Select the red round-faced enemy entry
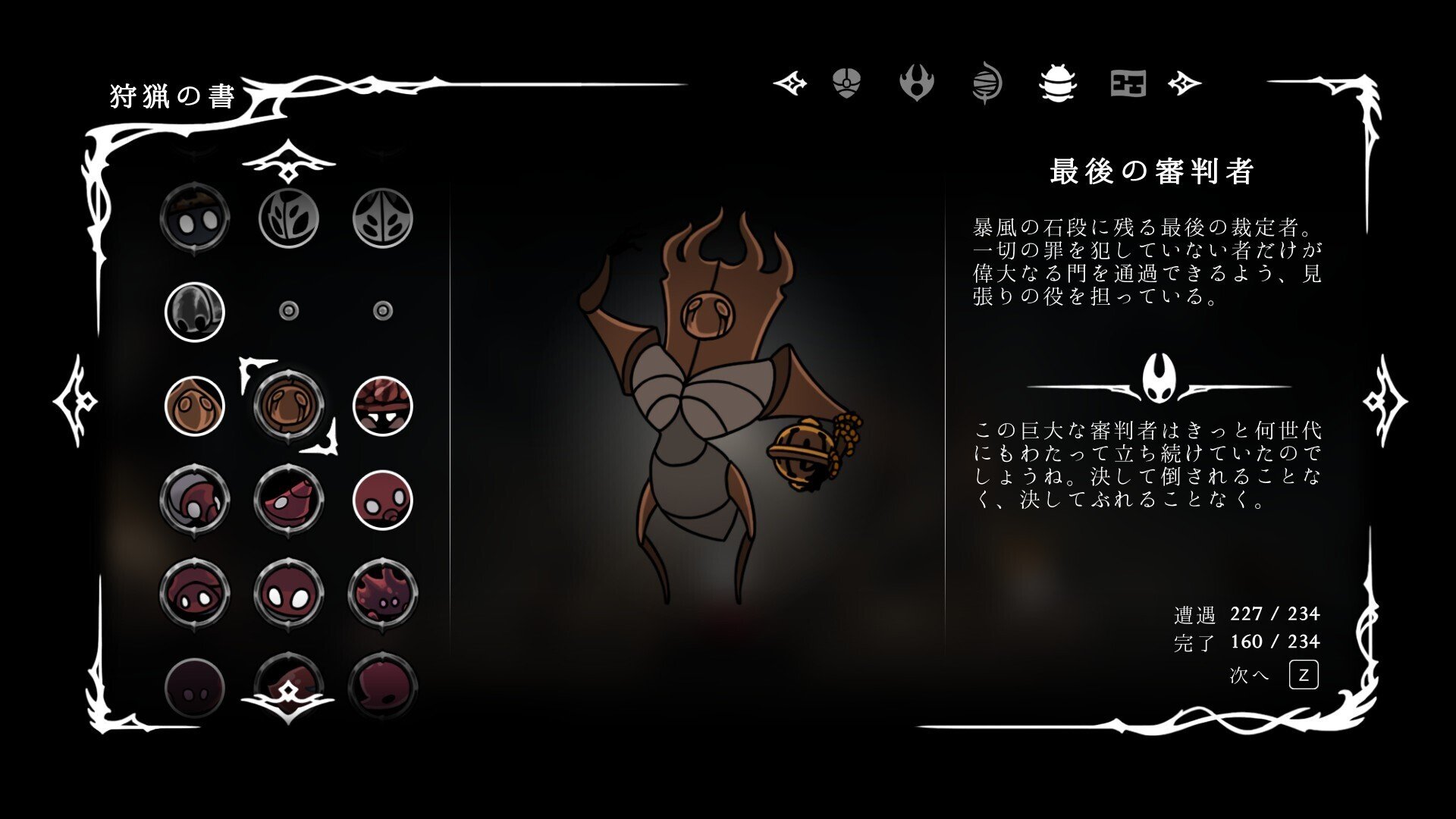 (383, 499)
